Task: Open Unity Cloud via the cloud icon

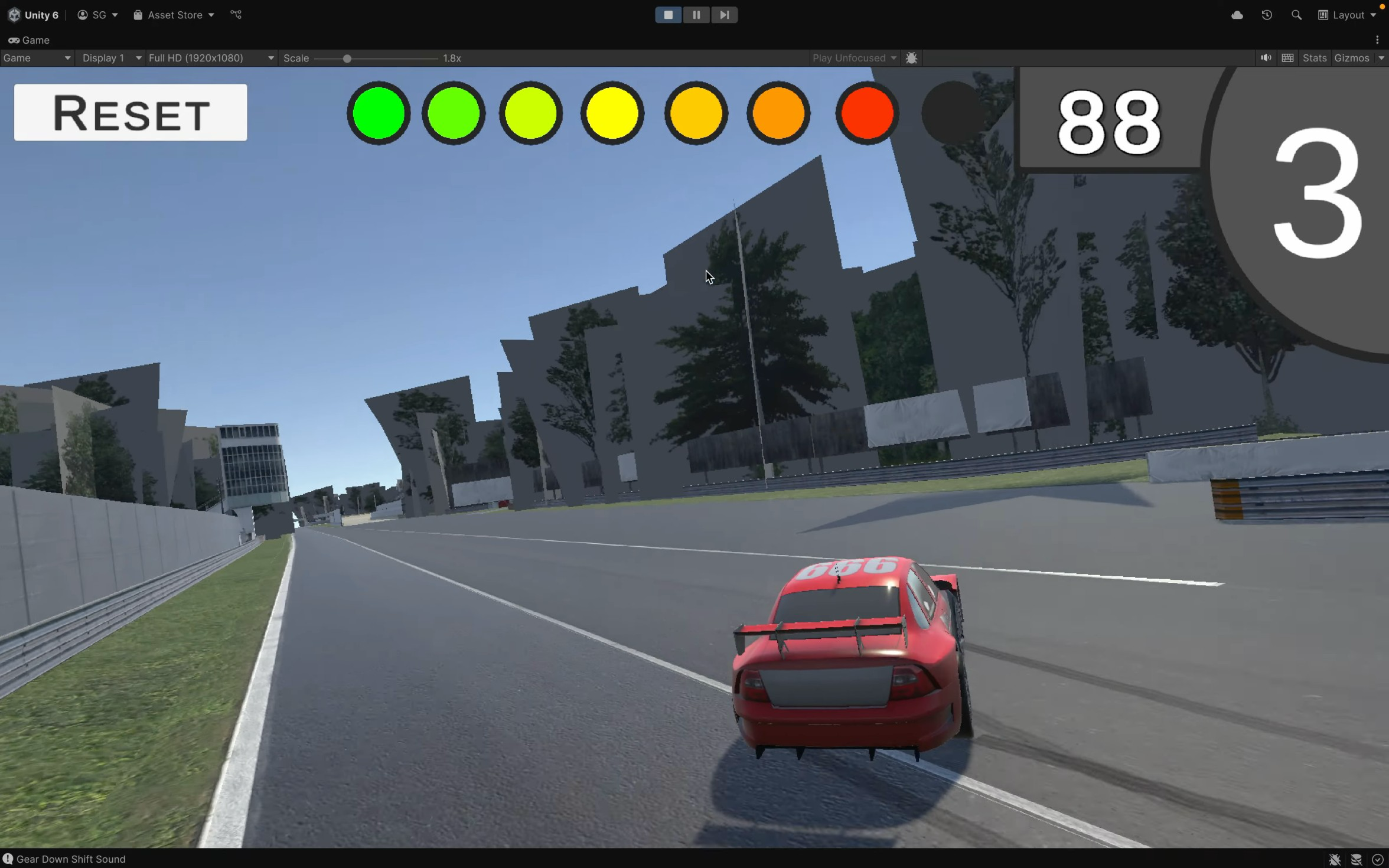Action: coord(1237,15)
